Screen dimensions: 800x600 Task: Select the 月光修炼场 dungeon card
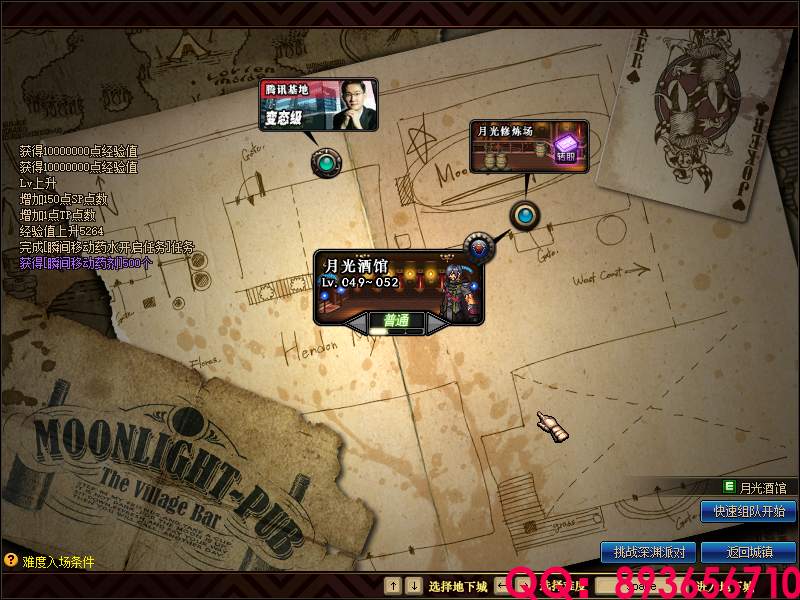(x=529, y=145)
